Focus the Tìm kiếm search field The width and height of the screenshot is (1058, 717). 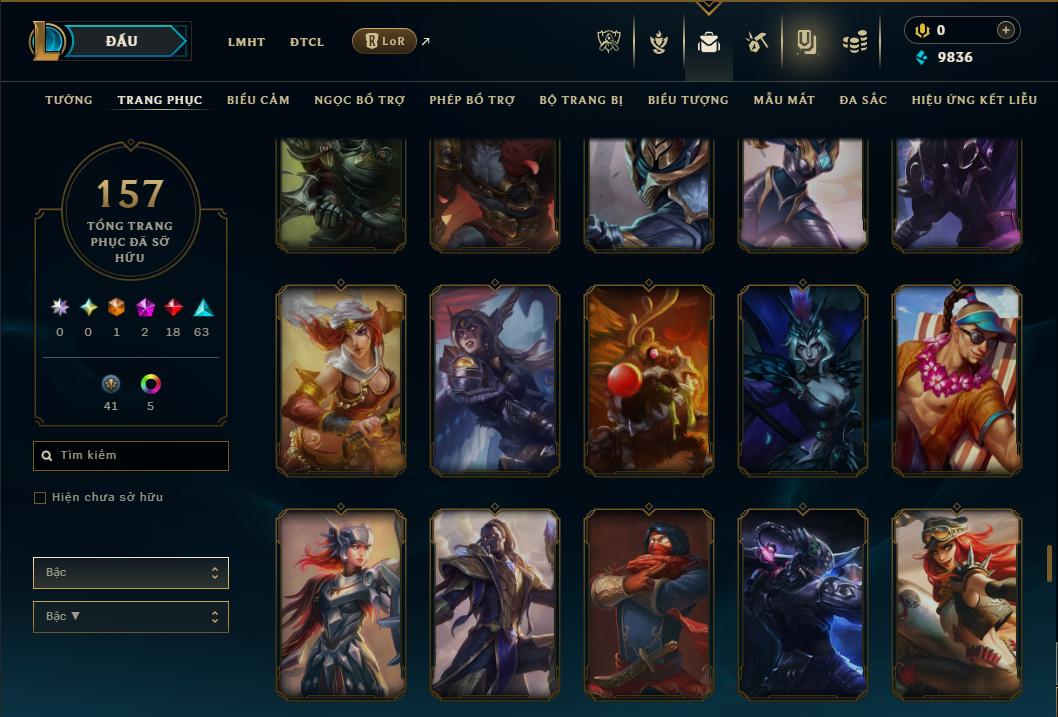[x=131, y=456]
